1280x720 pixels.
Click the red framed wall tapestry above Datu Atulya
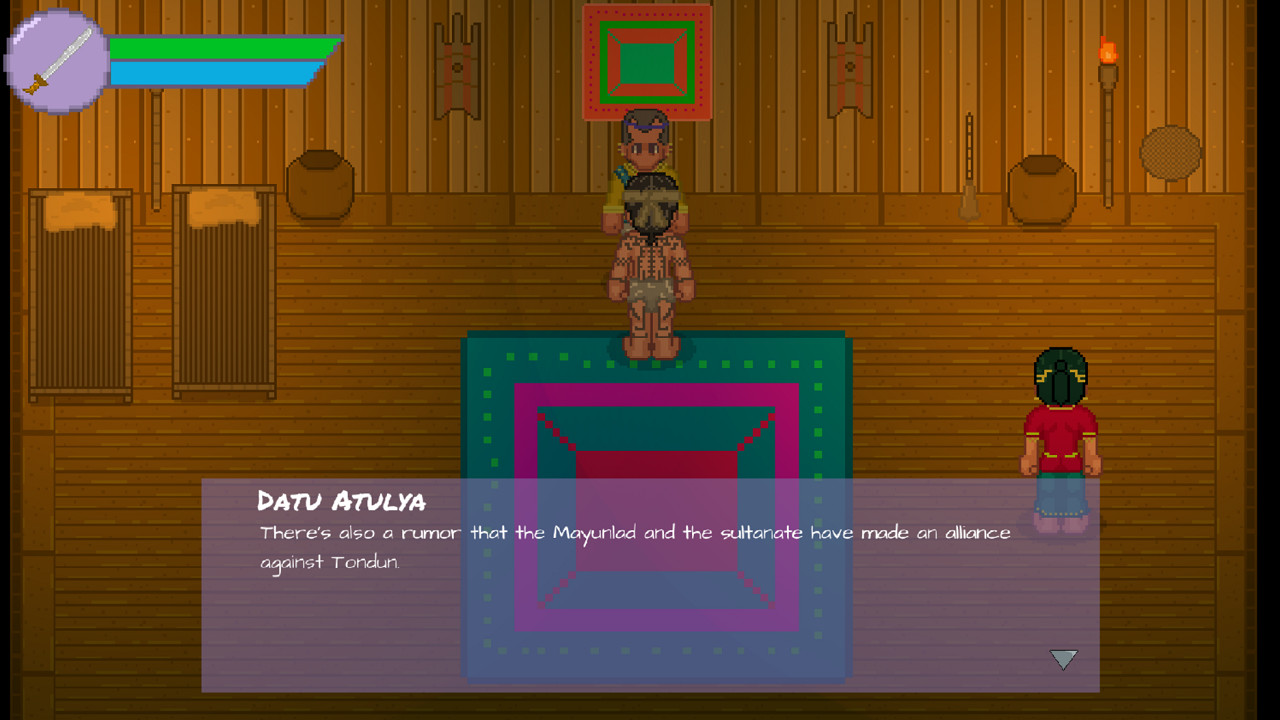pos(647,58)
